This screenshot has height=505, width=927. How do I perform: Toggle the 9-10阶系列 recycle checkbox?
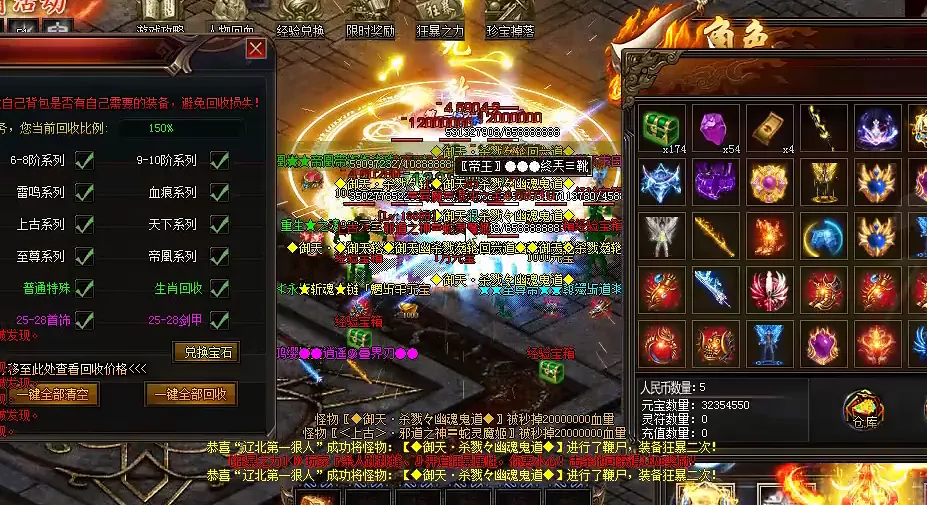220,160
